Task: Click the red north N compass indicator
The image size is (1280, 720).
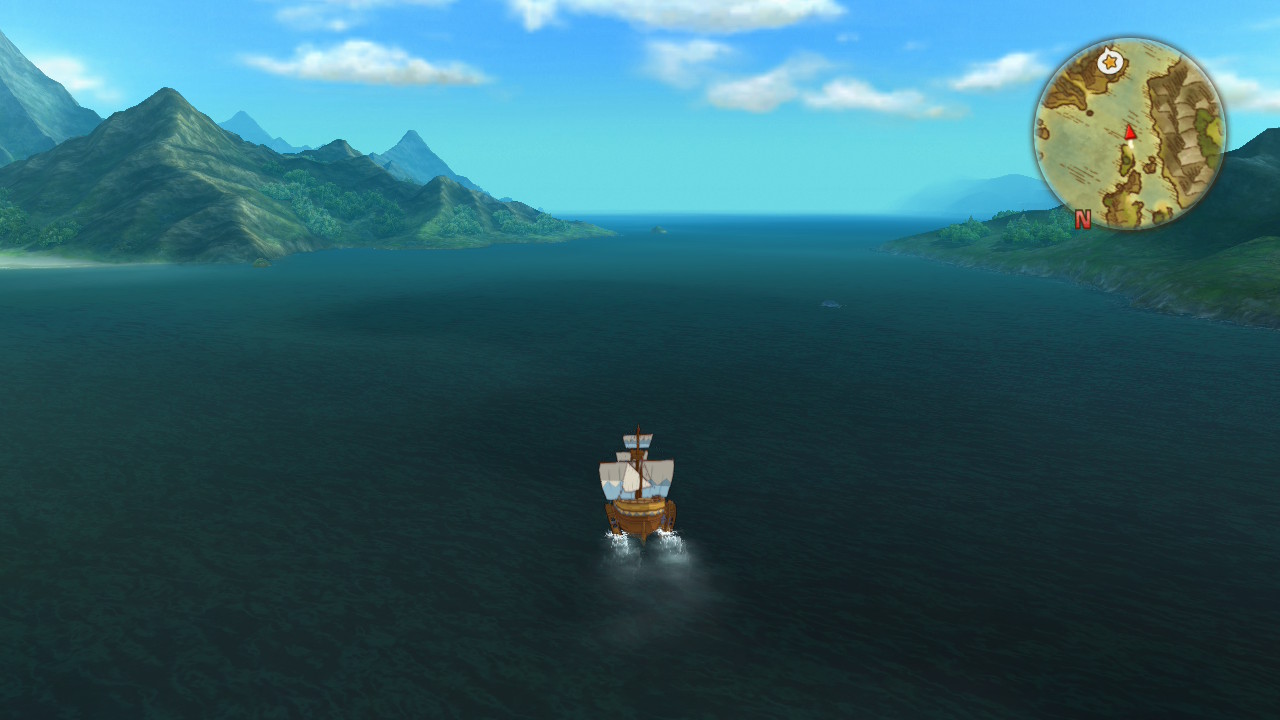Action: [x=1082, y=220]
